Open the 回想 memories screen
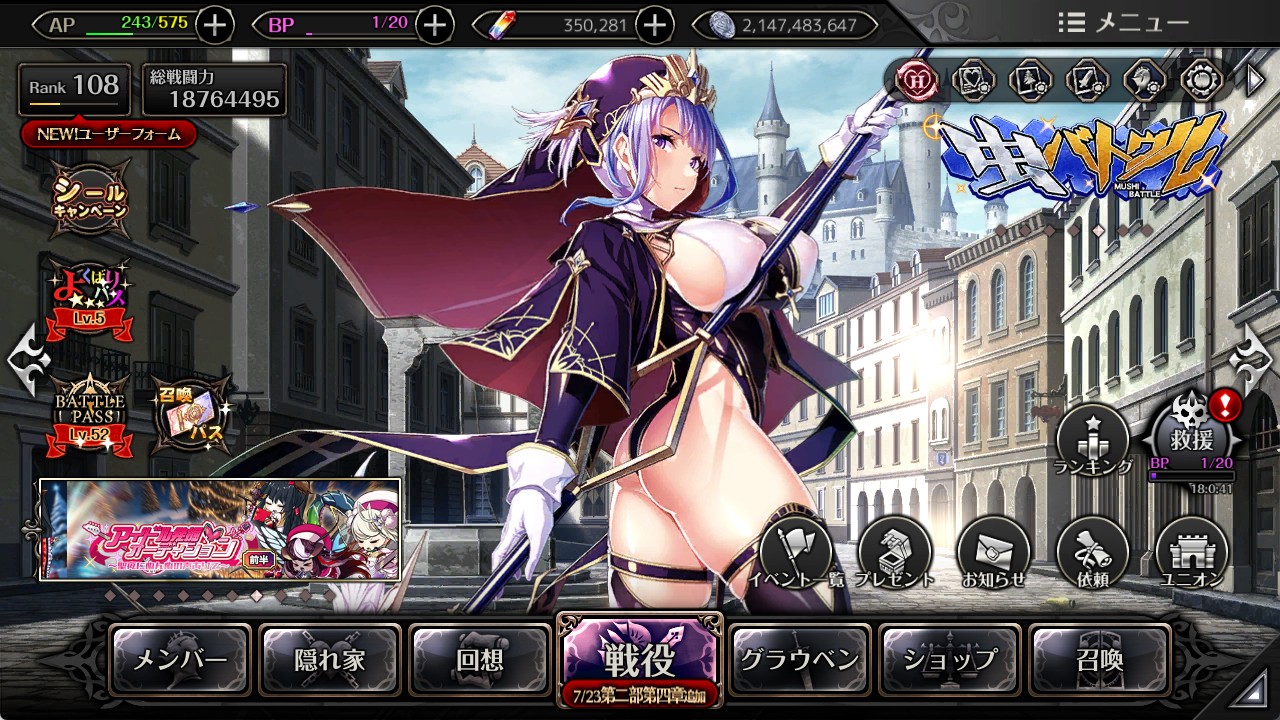The image size is (1280, 720). coord(480,660)
